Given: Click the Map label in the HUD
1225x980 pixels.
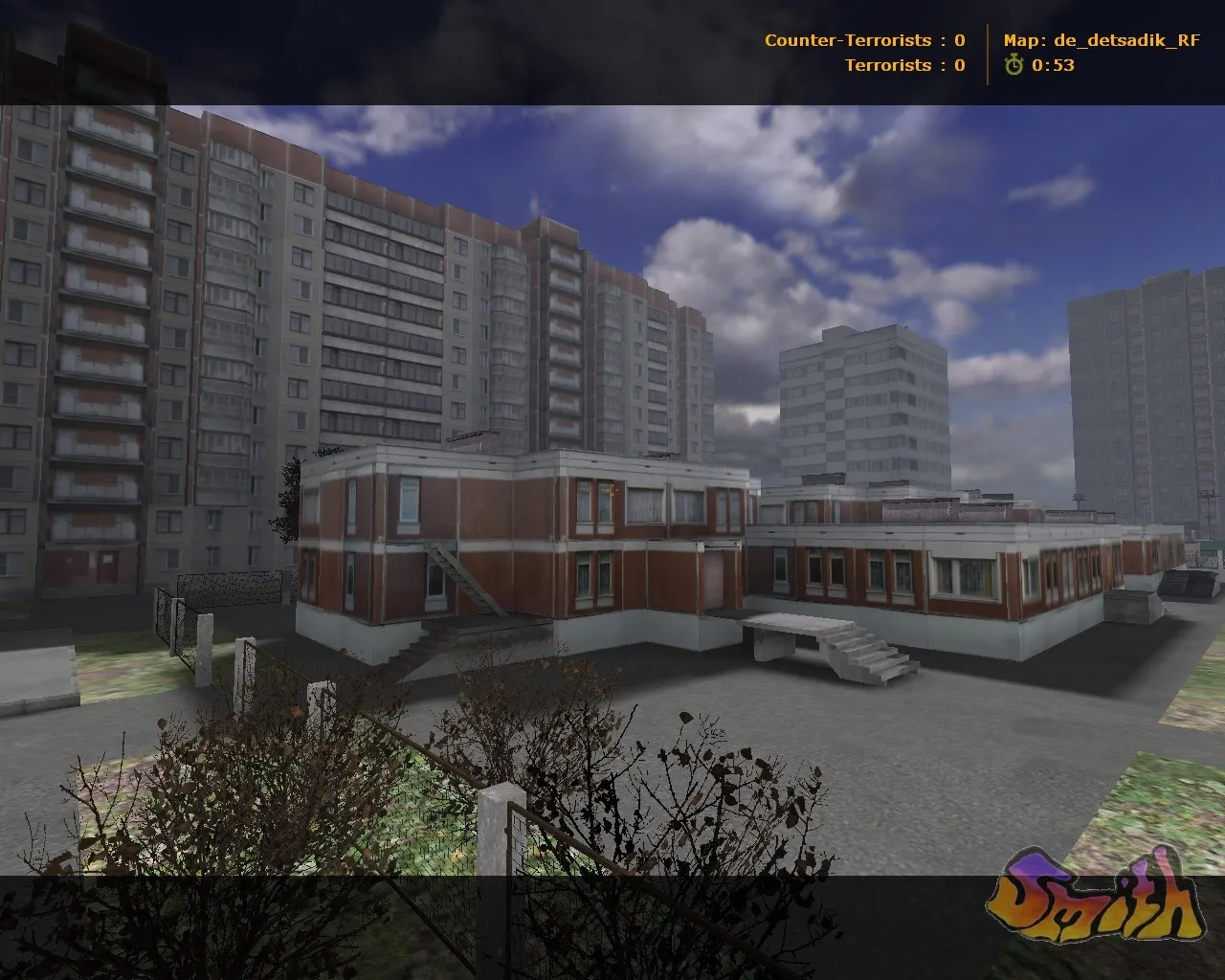Looking at the screenshot, I should click(x=1020, y=40).
